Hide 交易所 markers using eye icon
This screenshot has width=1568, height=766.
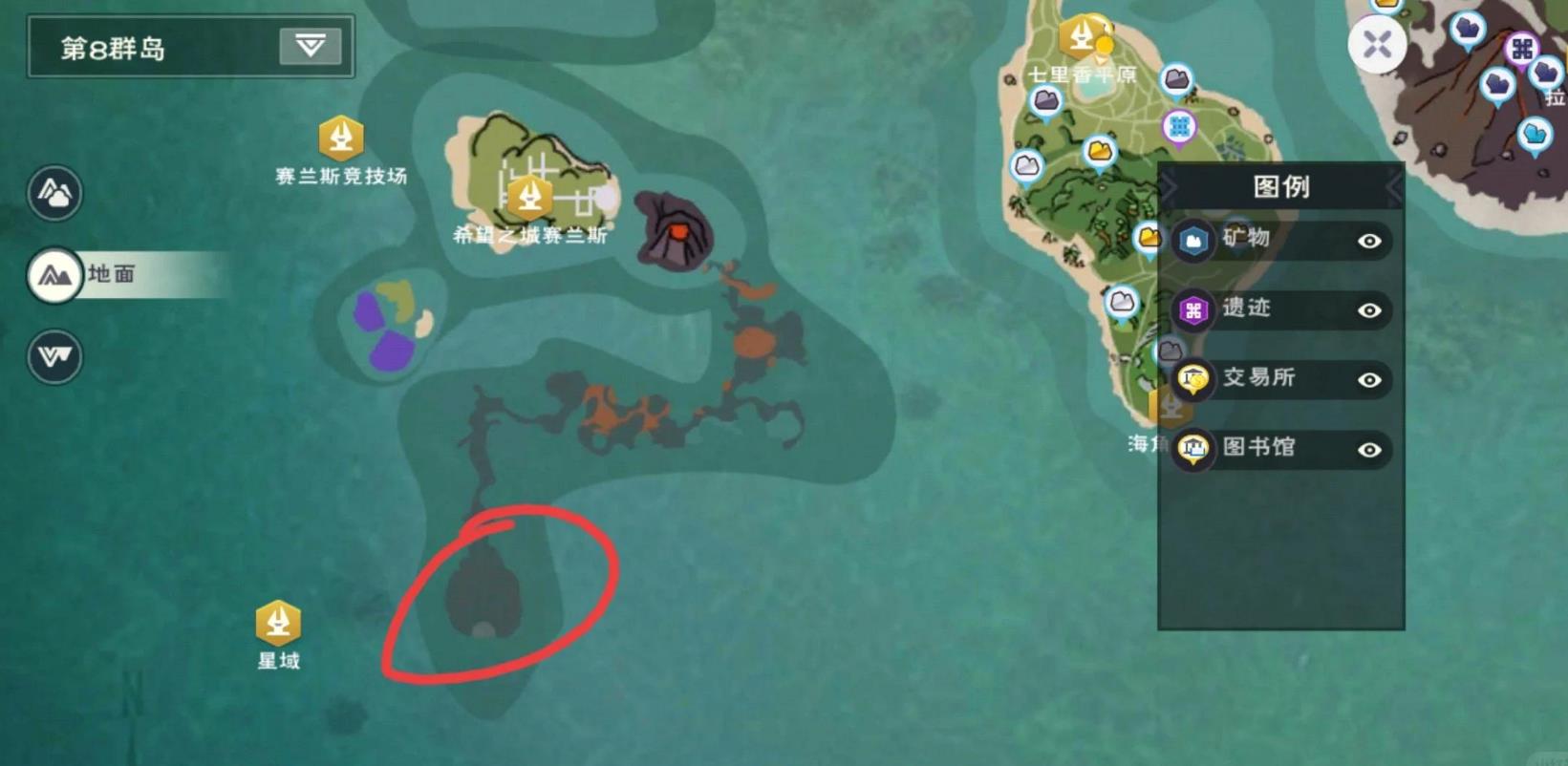[x=1369, y=380]
